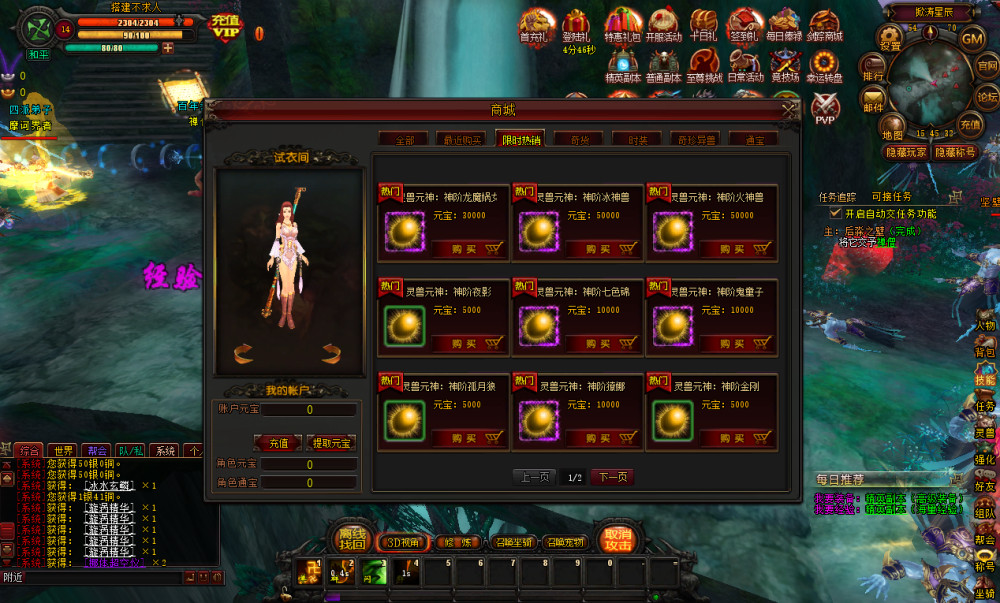Switch to the 全部 shop tab
The width and height of the screenshot is (1000, 603).
pos(403,140)
